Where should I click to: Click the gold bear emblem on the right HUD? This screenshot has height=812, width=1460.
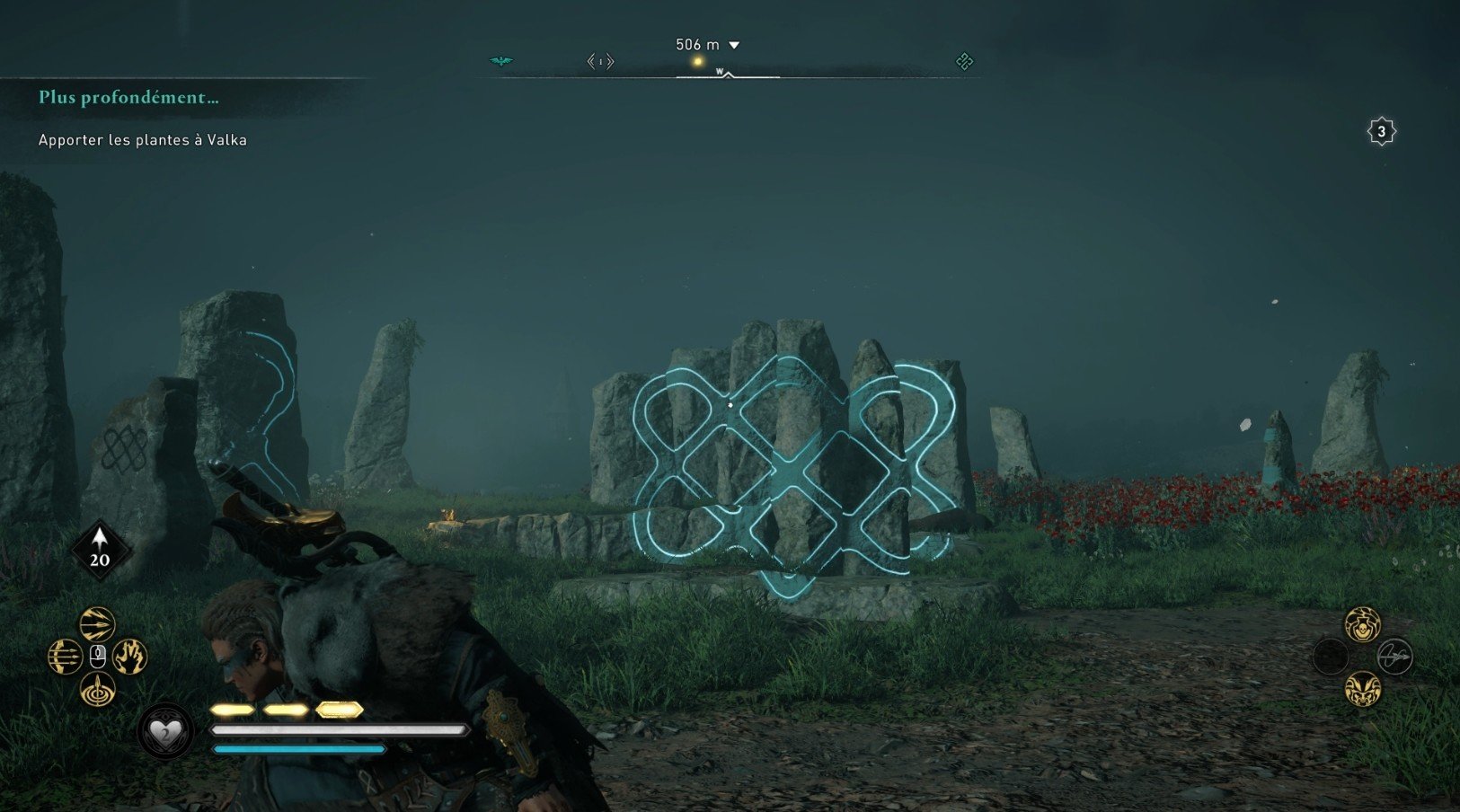(x=1364, y=691)
